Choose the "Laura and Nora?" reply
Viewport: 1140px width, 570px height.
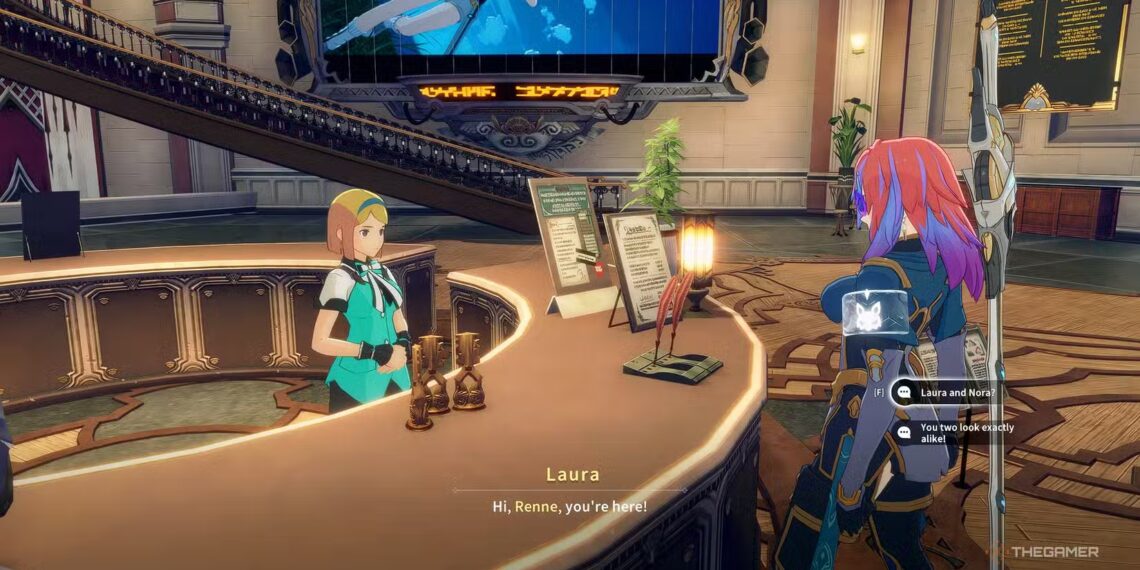[x=957, y=393]
